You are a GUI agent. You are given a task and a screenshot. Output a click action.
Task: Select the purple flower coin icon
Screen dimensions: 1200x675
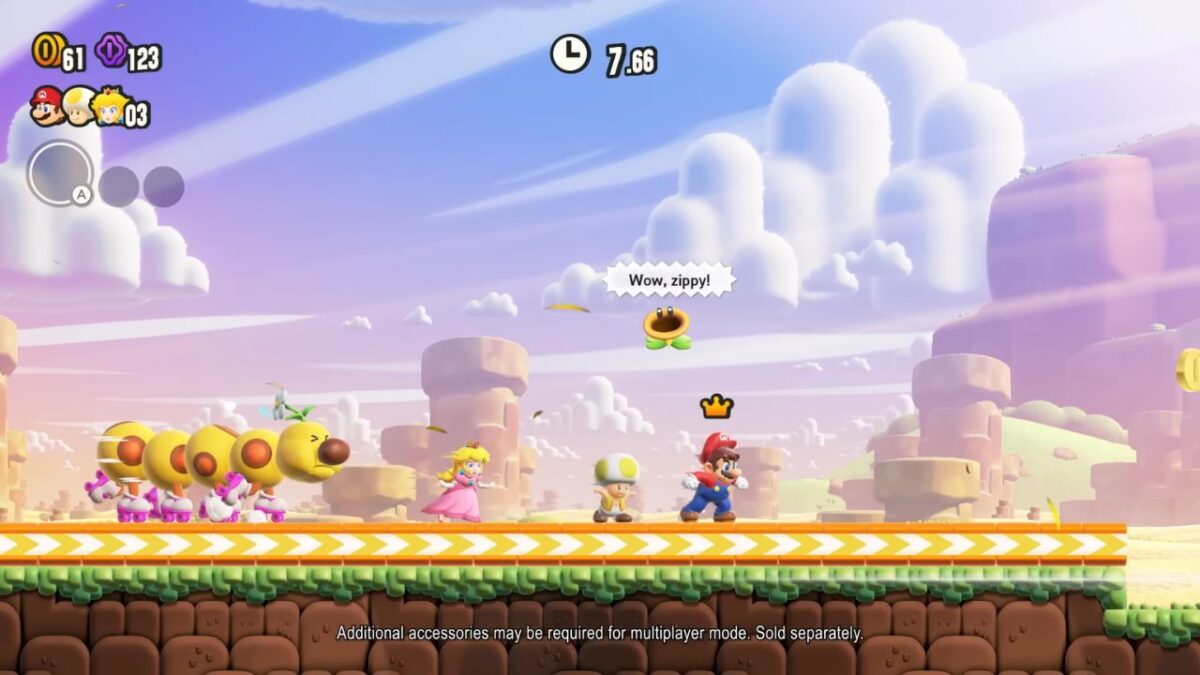pyautogui.click(x=110, y=50)
